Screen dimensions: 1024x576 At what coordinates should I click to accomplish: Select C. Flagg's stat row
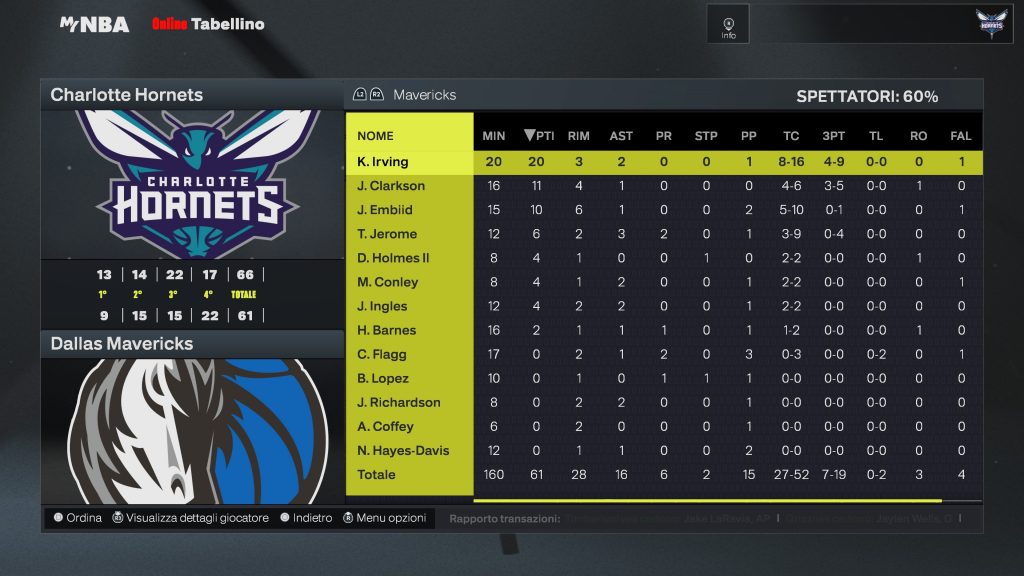tap(382, 354)
